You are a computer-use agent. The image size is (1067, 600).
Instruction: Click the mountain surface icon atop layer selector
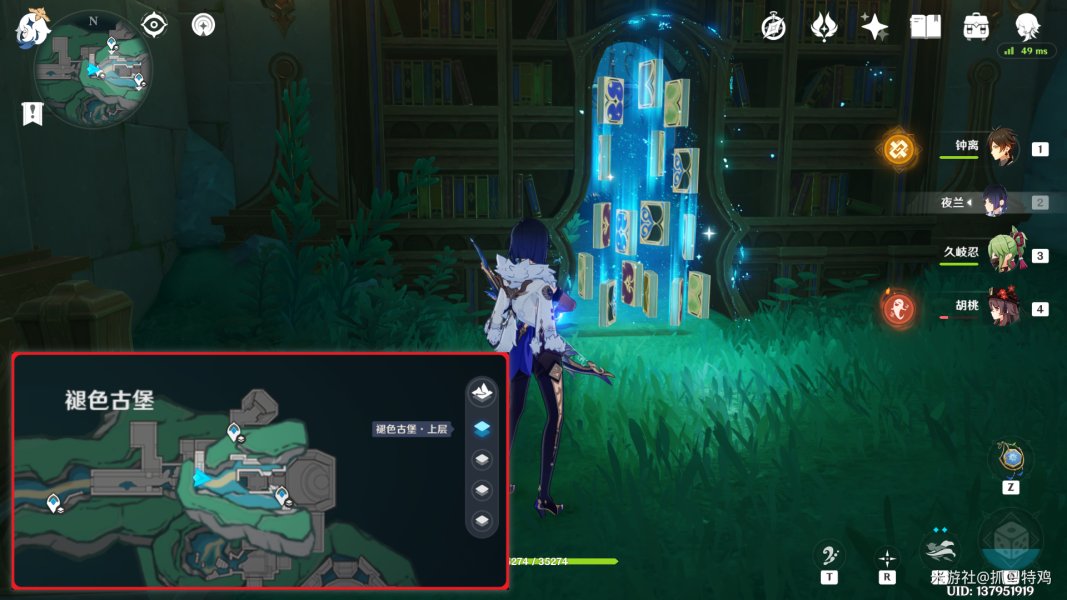click(x=482, y=393)
